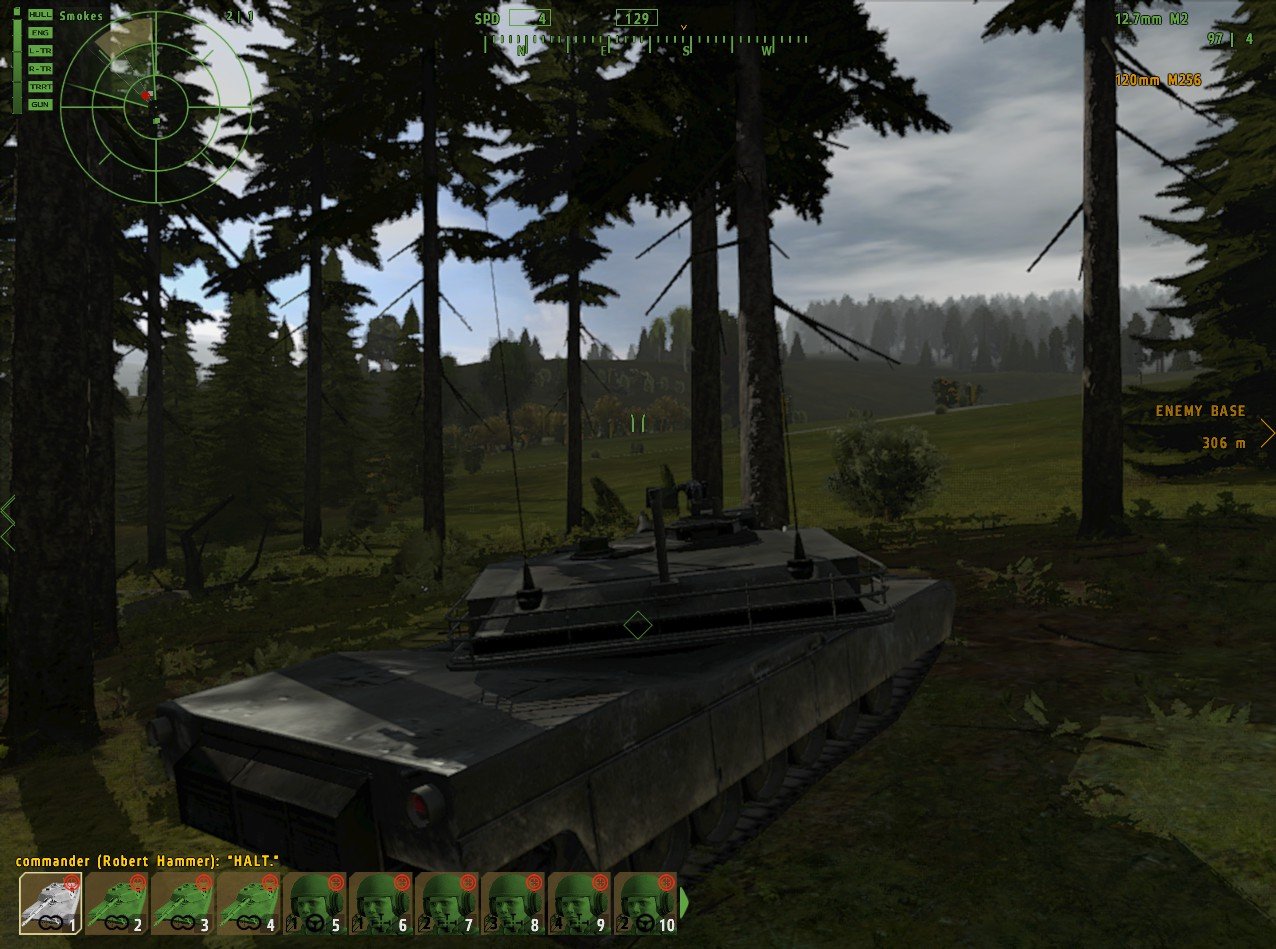Show more units with squad bar arrow
The width and height of the screenshot is (1276, 949).
click(x=686, y=903)
